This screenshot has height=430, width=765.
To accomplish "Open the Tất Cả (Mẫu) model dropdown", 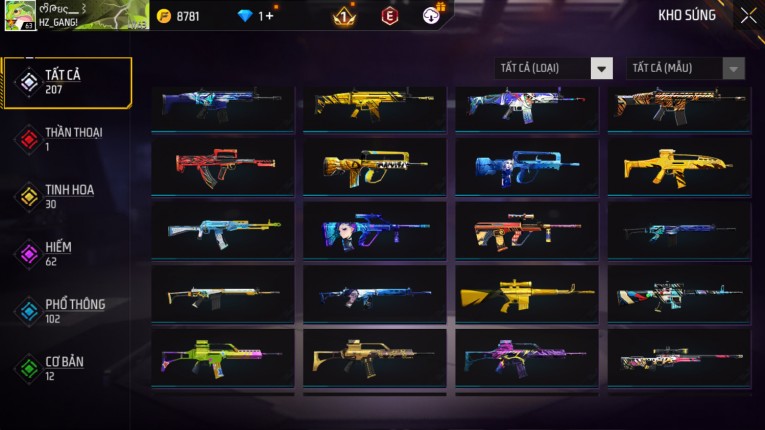I will tap(685, 68).
